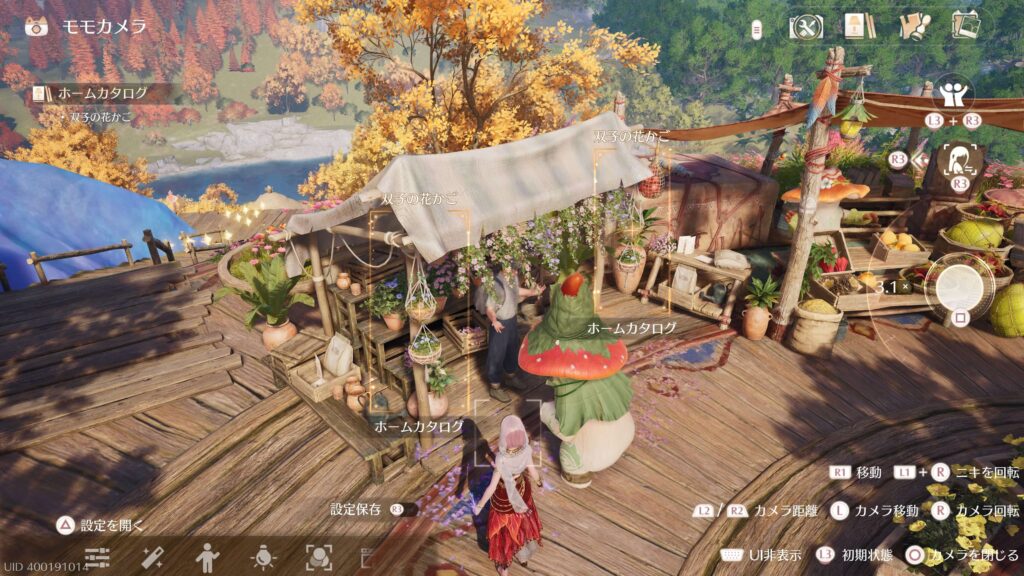This screenshot has height=576, width=1024.
Task: Select the two-person group pose icon
Action: (953, 95)
